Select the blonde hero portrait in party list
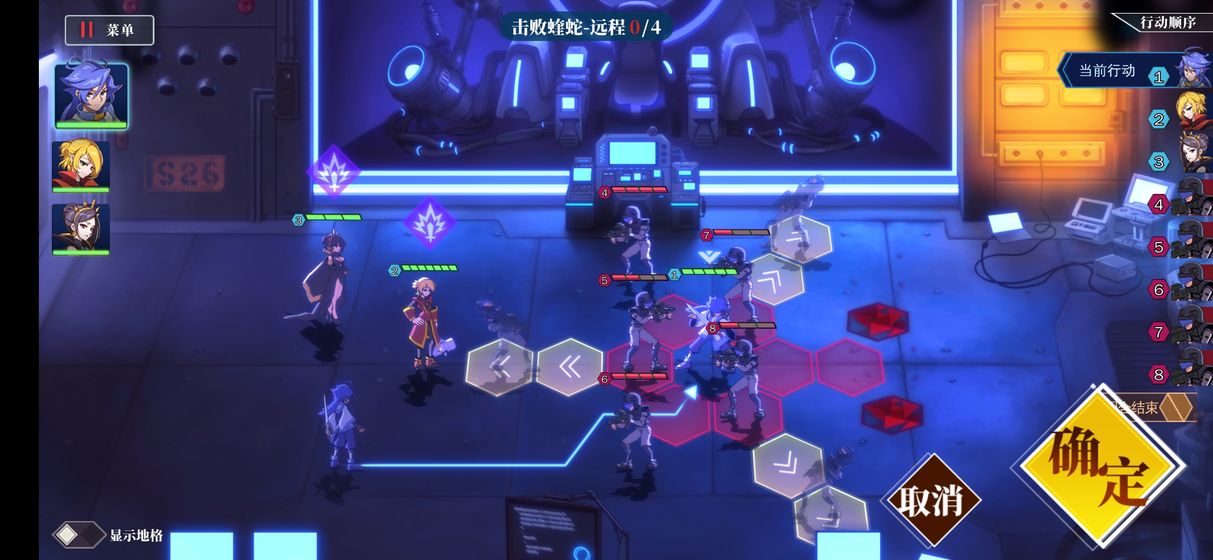 click(x=81, y=165)
